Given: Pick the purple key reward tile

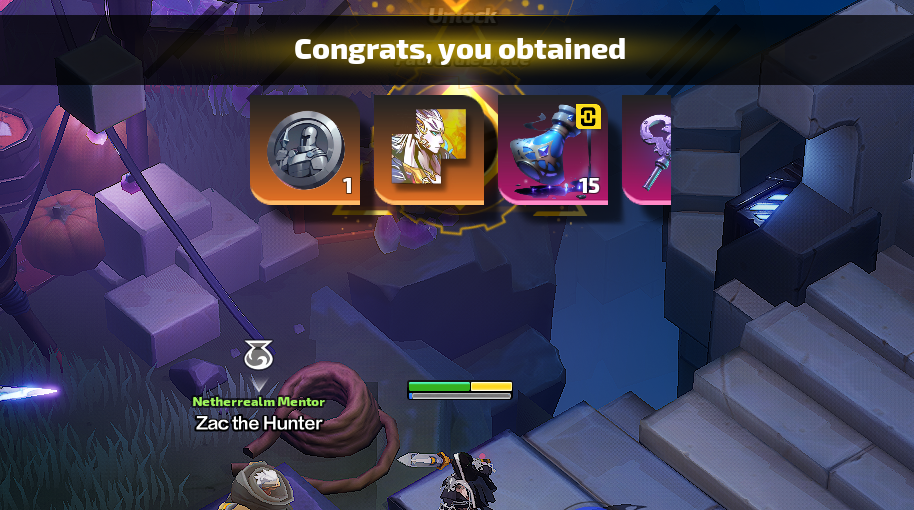Looking at the screenshot, I should [648, 150].
